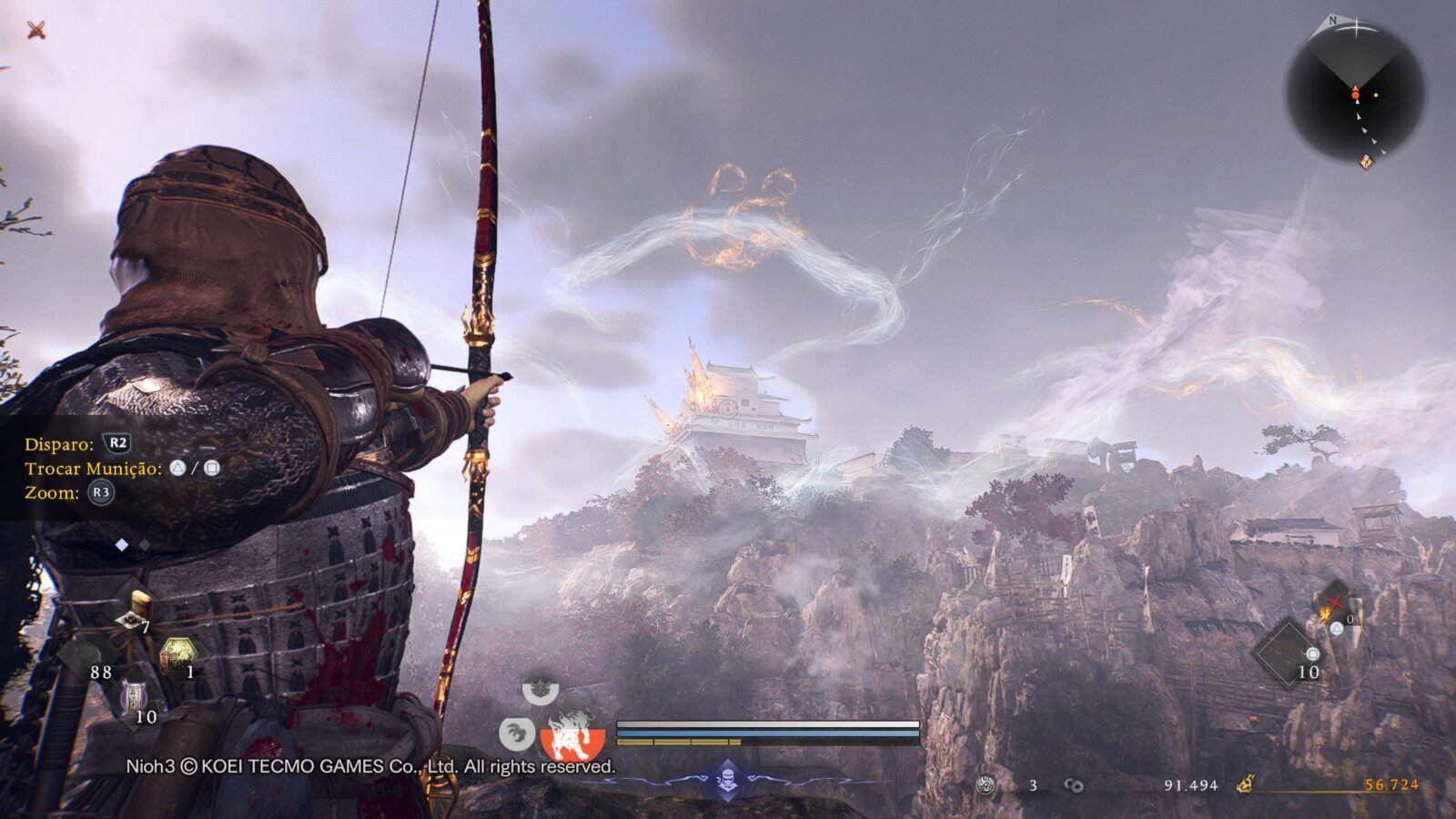Activate the white guardian spirit beast icon
This screenshot has height=819, width=1456.
tap(572, 733)
